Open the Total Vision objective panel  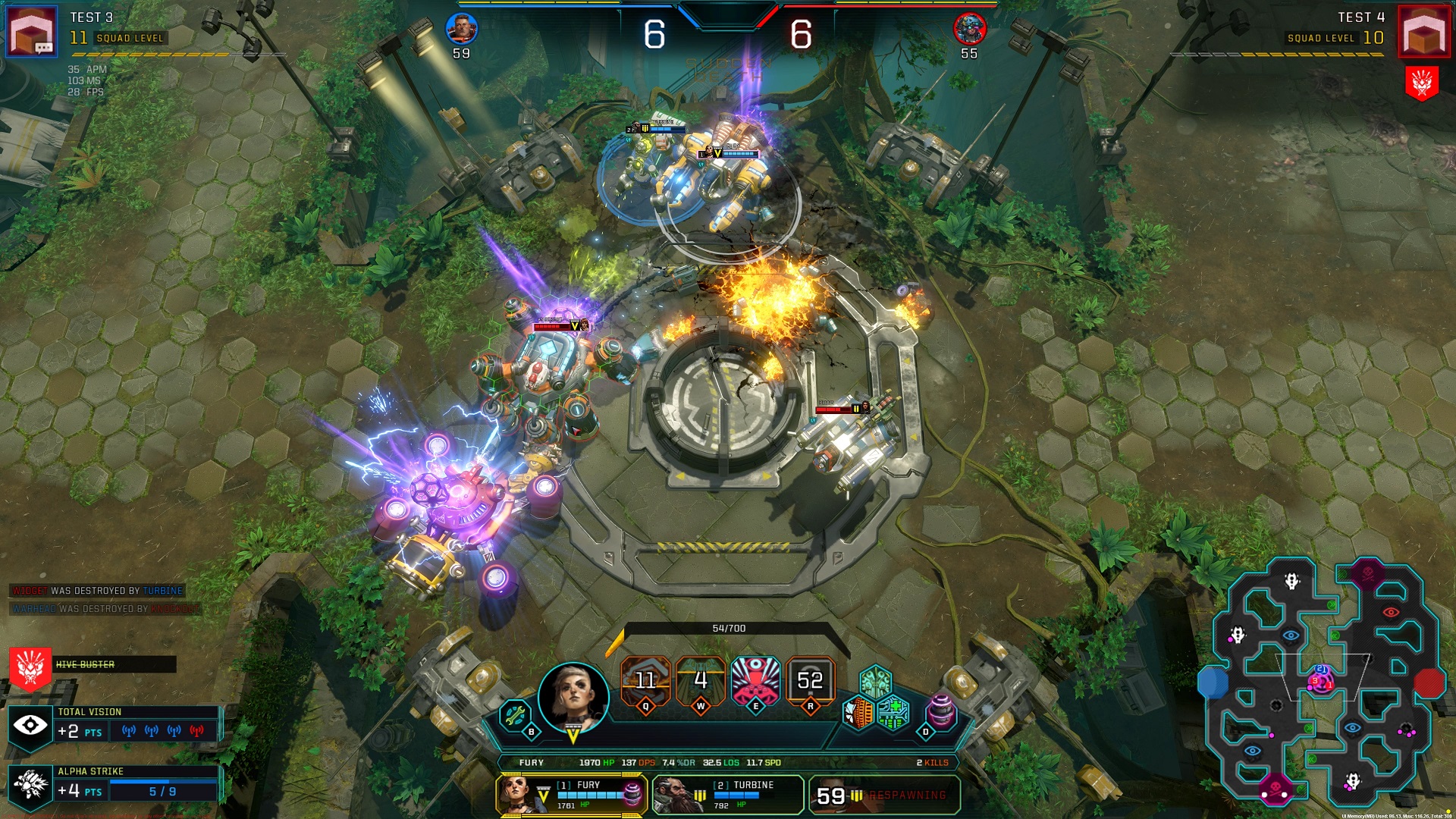click(x=114, y=725)
